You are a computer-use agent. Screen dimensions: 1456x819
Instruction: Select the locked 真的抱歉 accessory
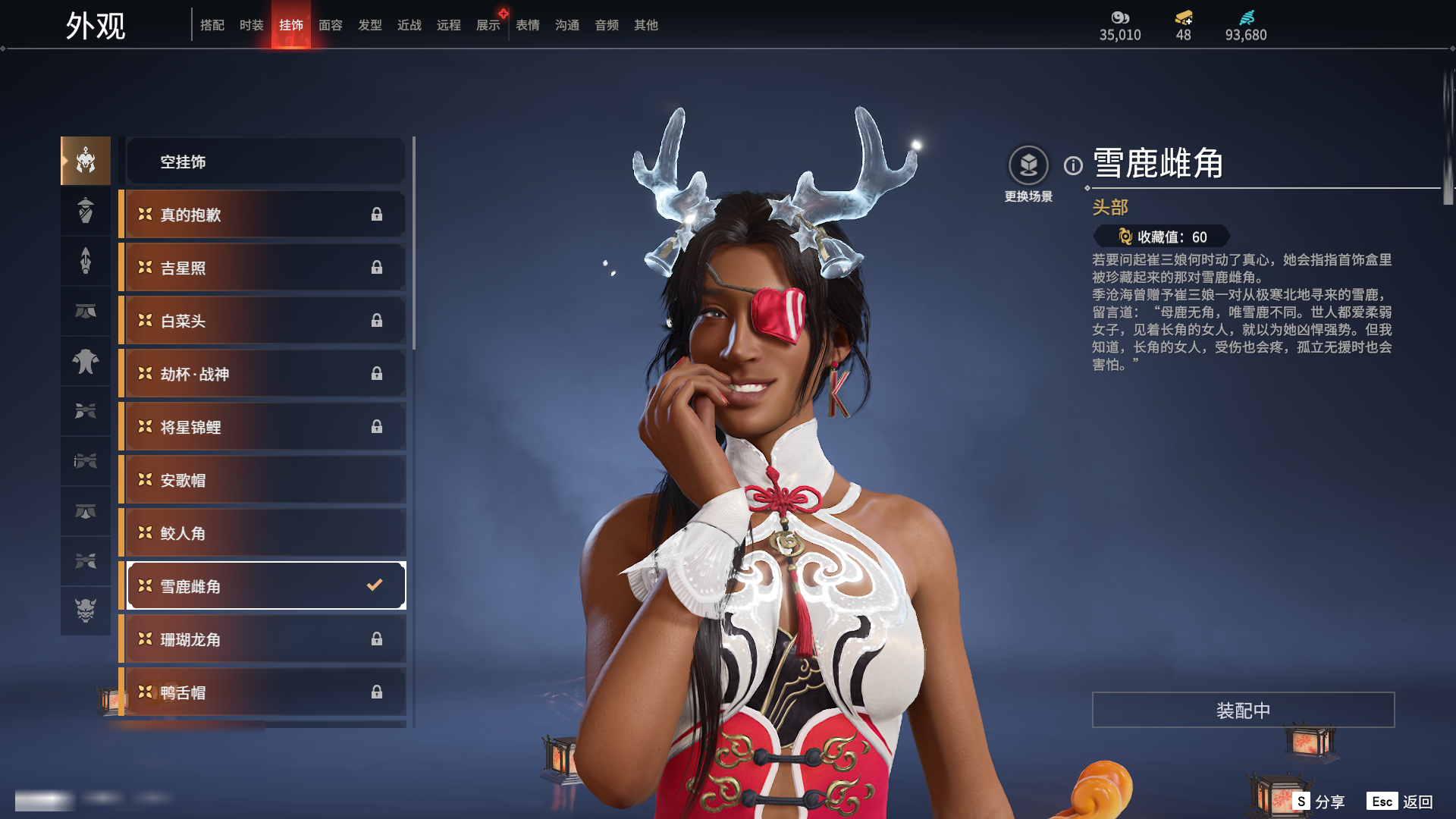265,215
